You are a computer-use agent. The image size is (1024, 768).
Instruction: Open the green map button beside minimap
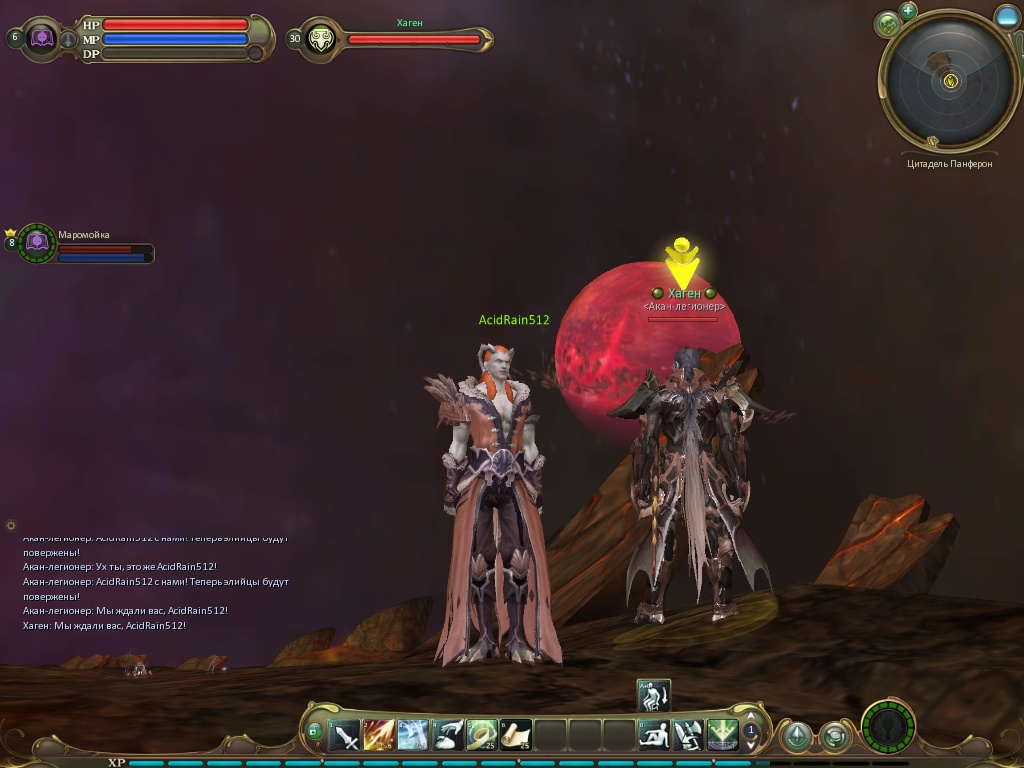[887, 24]
